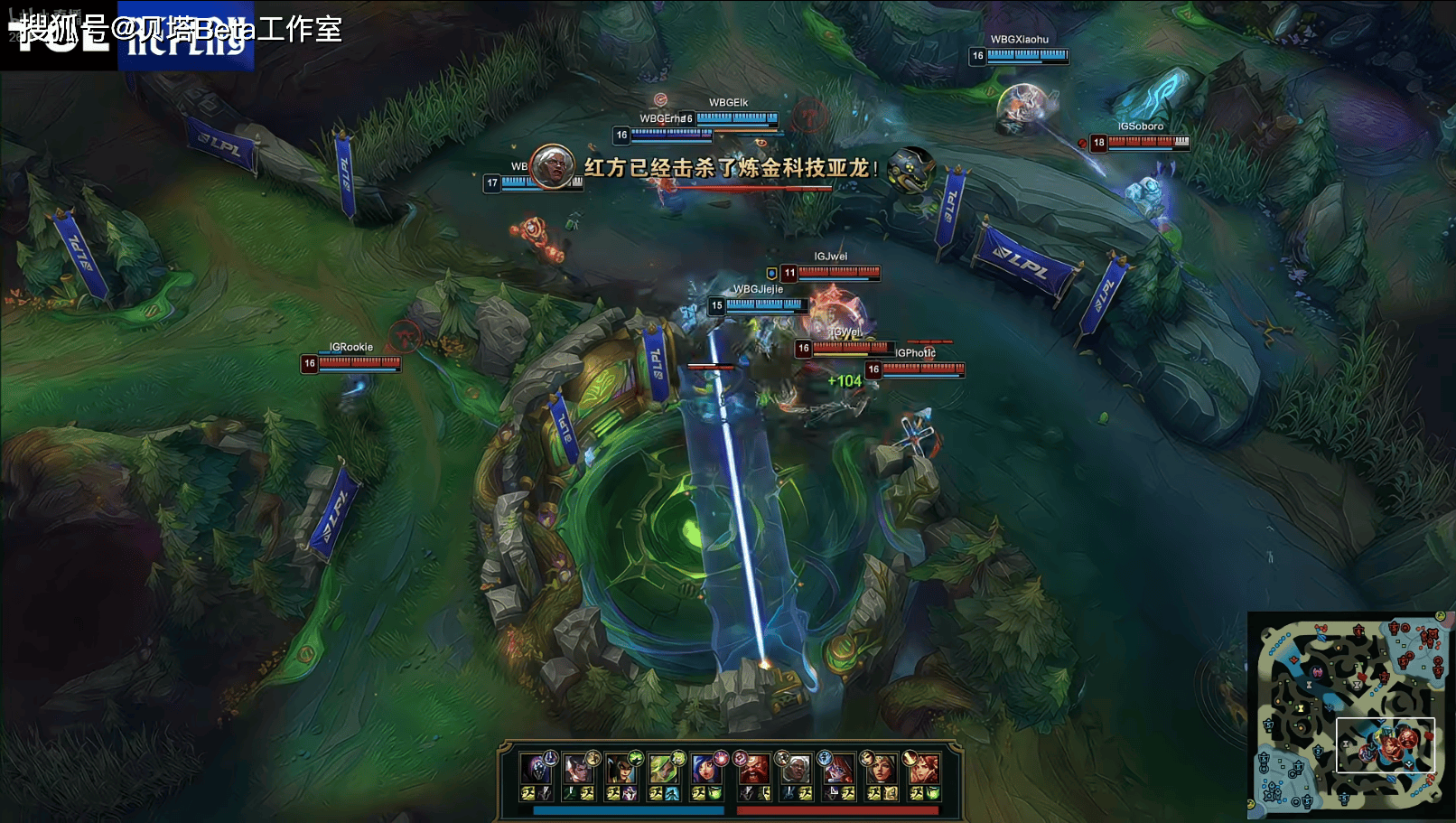
Task: Select the purple masked champion portrait
Action: [537, 770]
